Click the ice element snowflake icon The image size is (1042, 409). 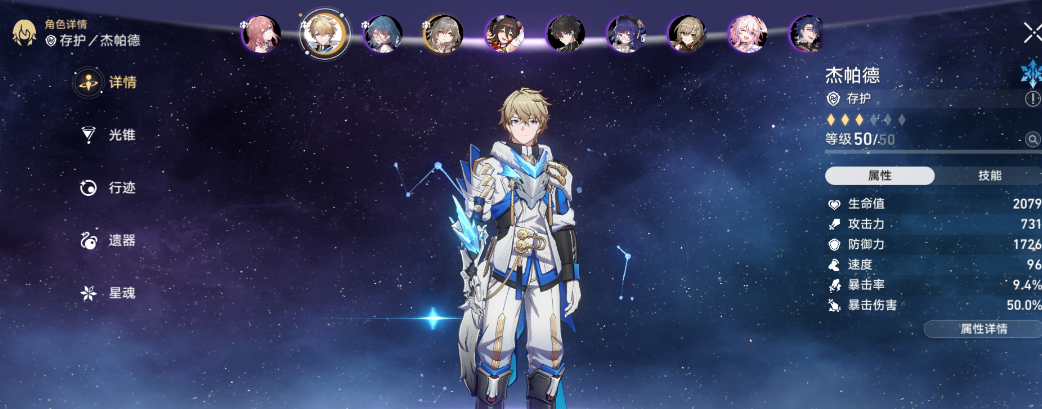click(x=1030, y=73)
